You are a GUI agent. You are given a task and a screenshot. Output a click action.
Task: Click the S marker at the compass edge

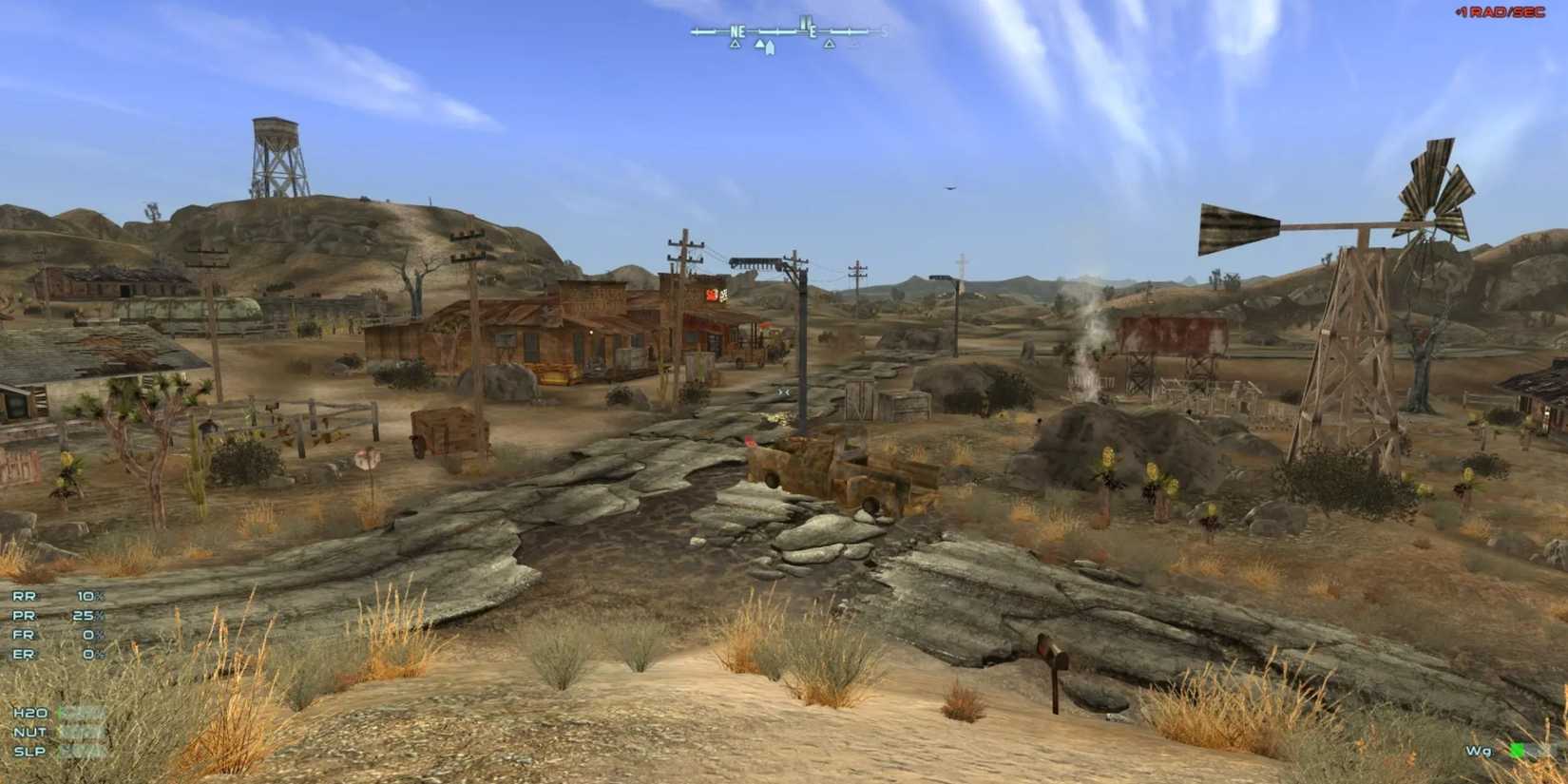[884, 31]
